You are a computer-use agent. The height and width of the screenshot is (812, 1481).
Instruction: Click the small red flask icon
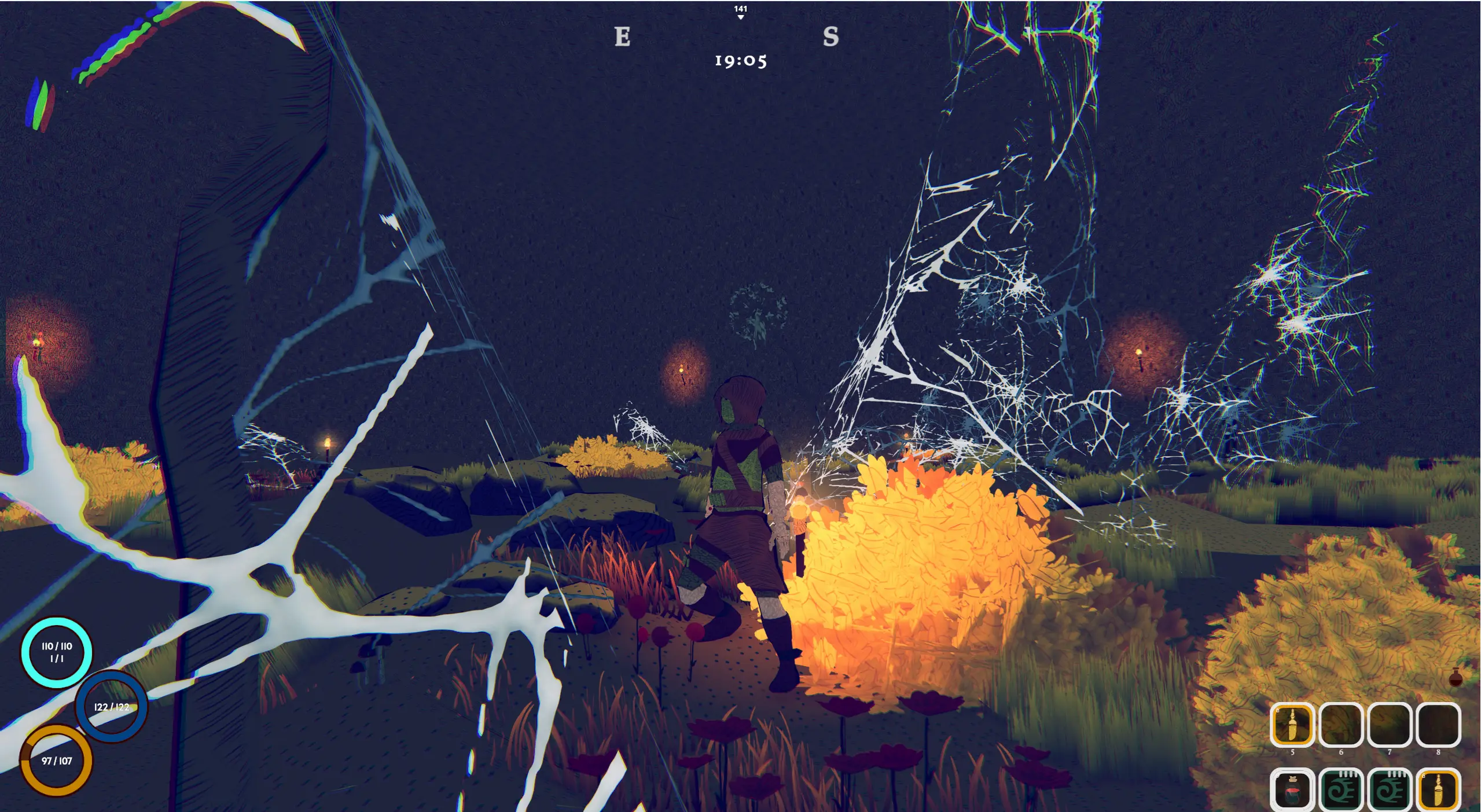pyautogui.click(x=1456, y=677)
